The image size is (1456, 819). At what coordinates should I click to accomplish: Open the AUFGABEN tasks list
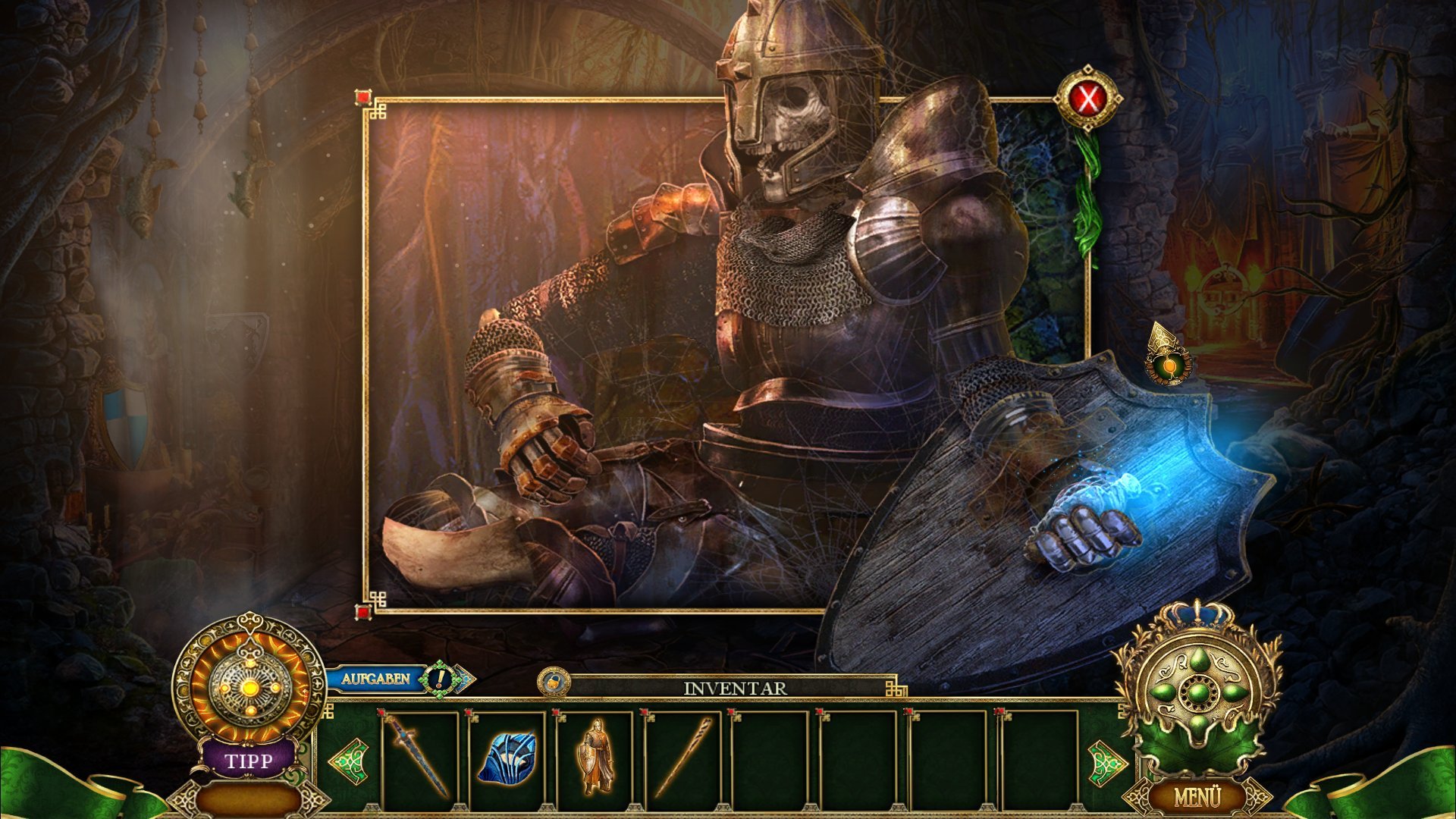pyautogui.click(x=375, y=679)
